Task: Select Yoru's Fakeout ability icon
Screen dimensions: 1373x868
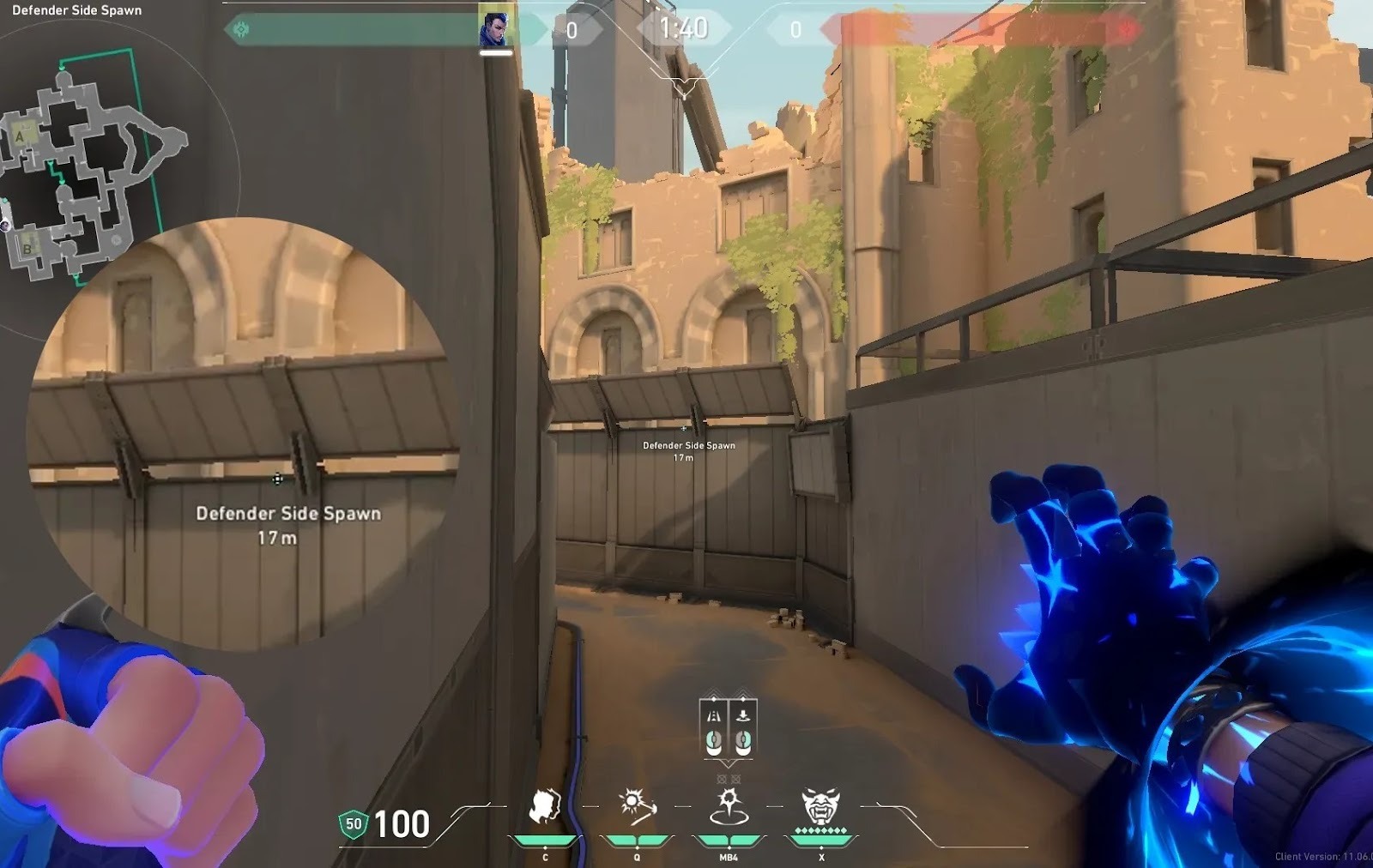Action: pyautogui.click(x=545, y=808)
